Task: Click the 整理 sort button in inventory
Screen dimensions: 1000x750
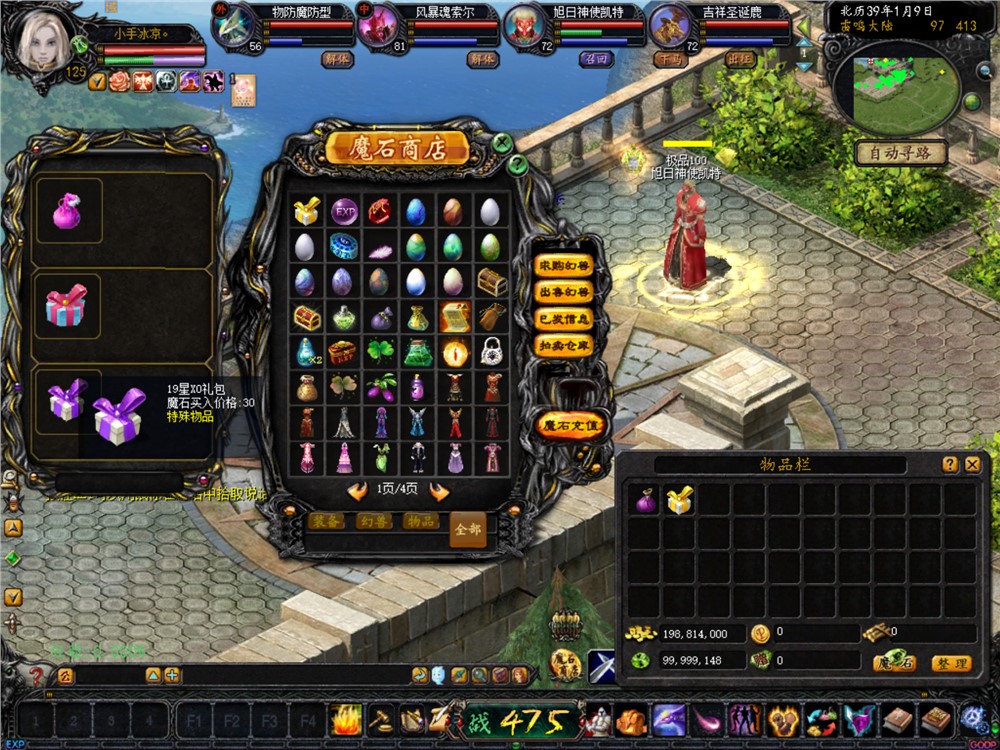Action: pos(950,663)
